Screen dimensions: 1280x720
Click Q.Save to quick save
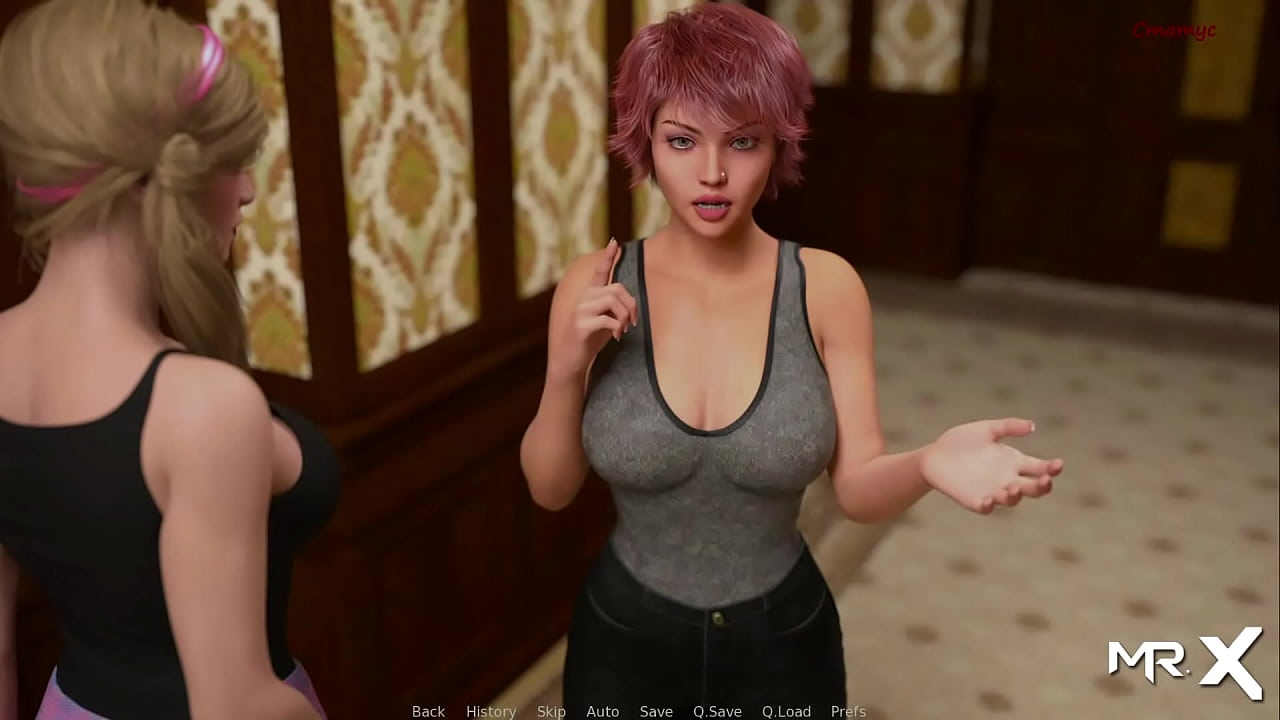[x=717, y=711]
